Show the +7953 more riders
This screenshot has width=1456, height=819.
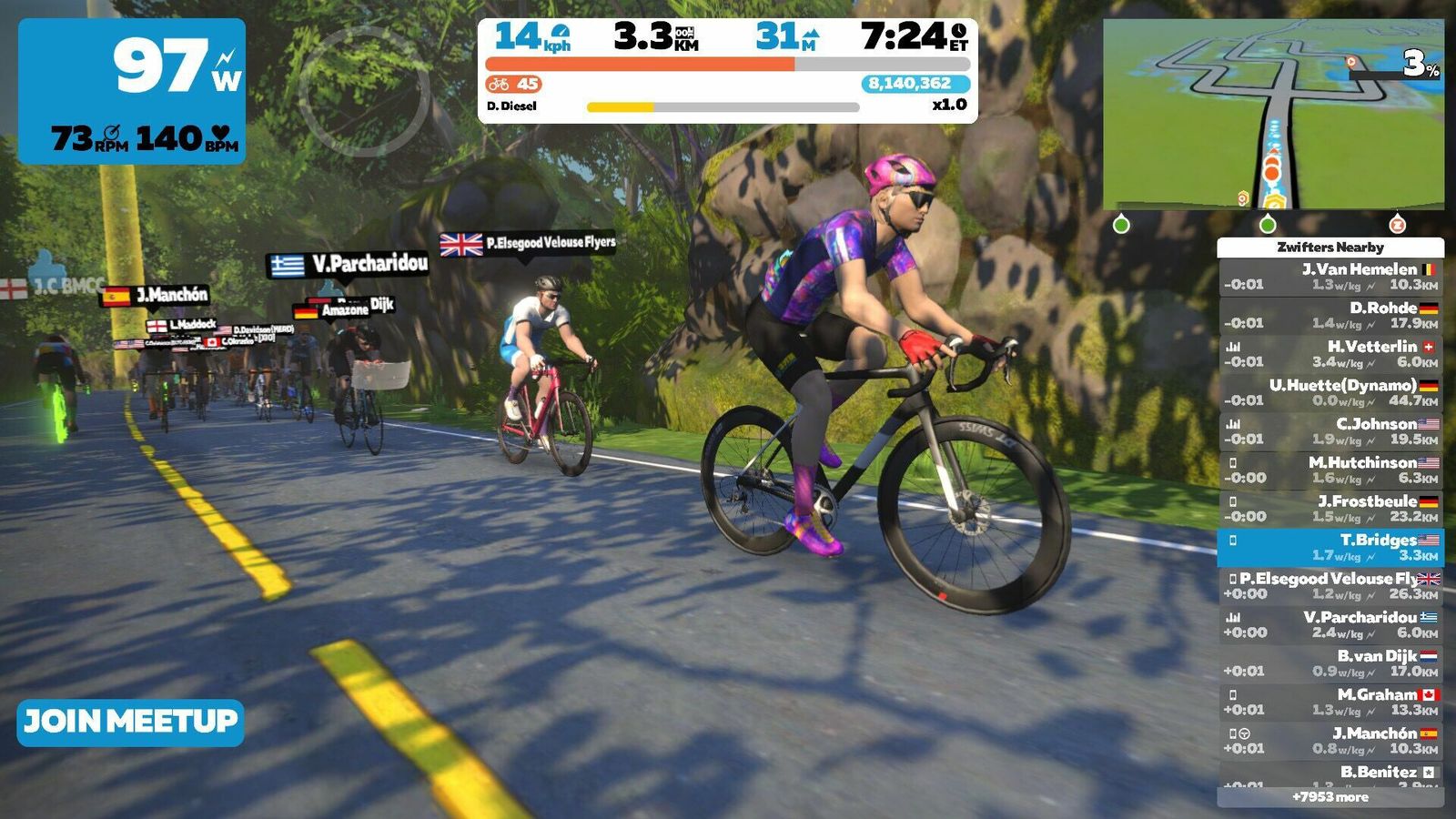pyautogui.click(x=1330, y=797)
